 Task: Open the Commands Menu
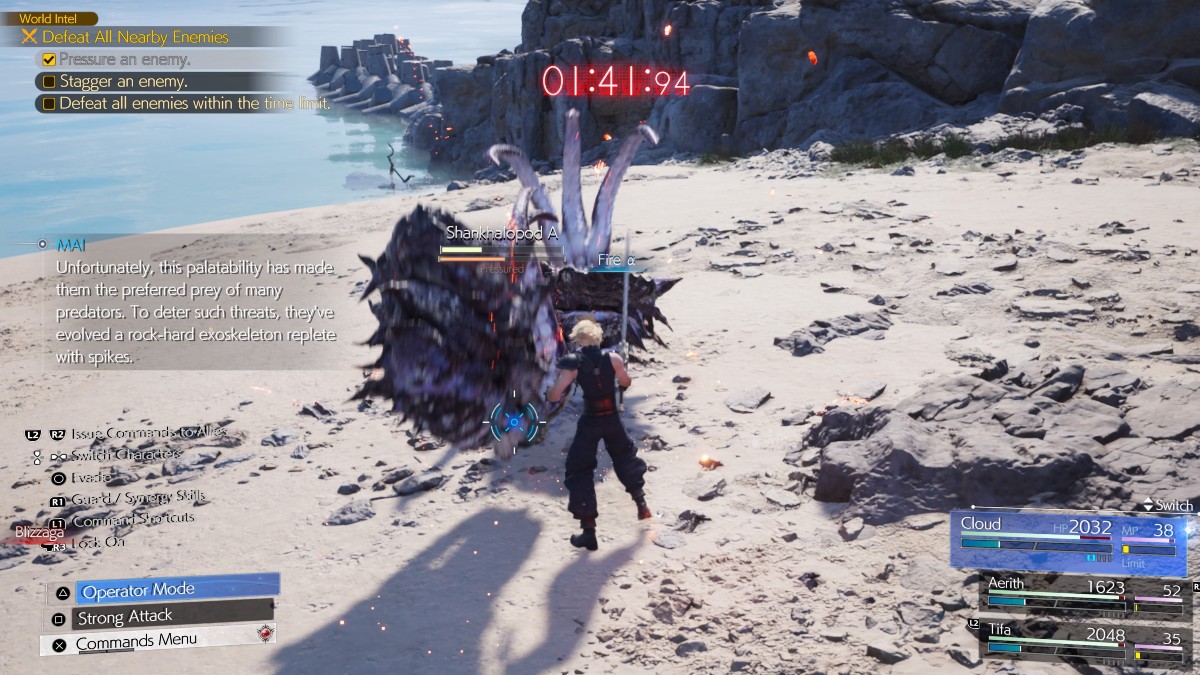[158, 642]
